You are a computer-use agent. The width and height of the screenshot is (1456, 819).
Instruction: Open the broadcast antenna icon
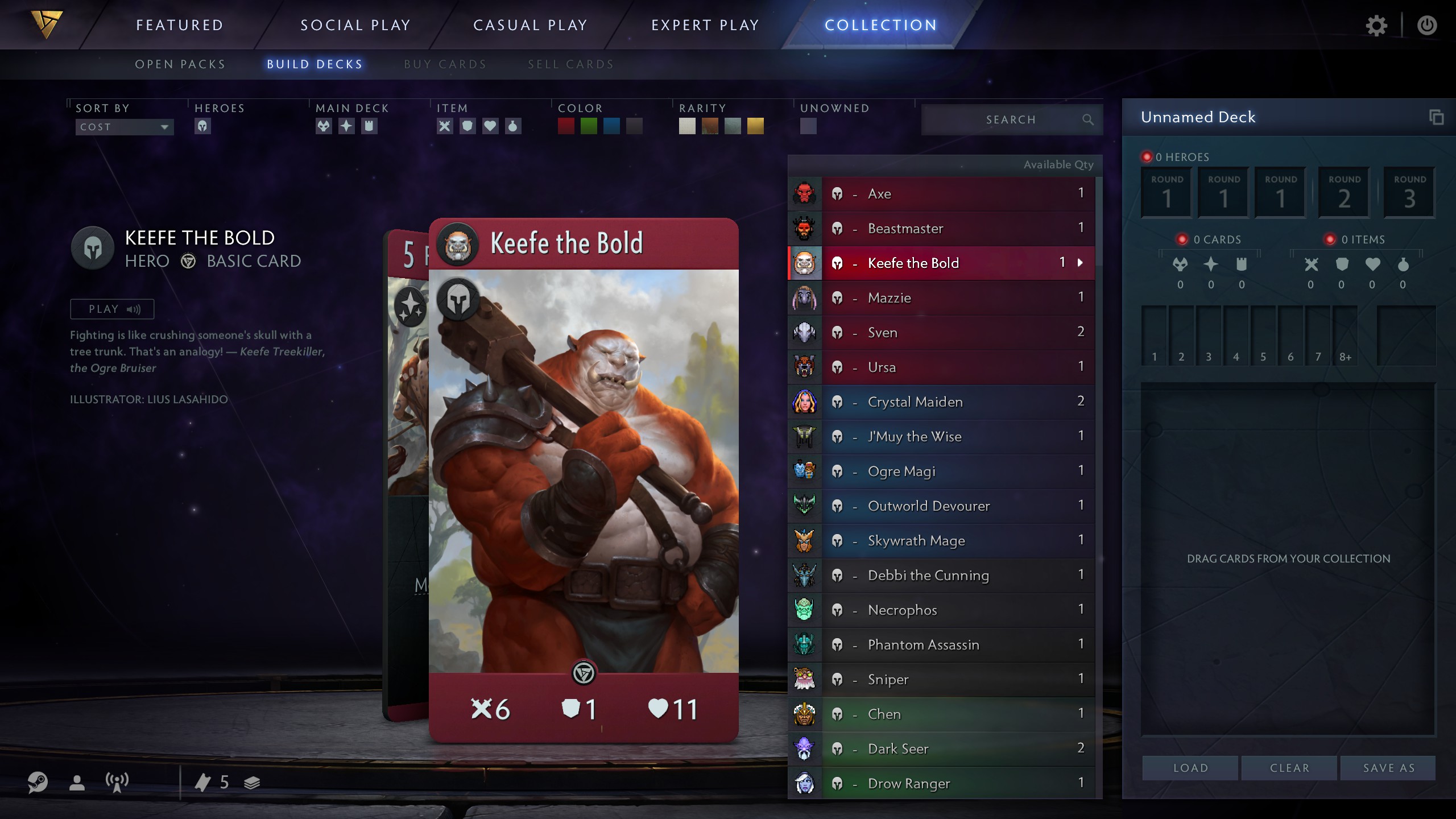115,783
